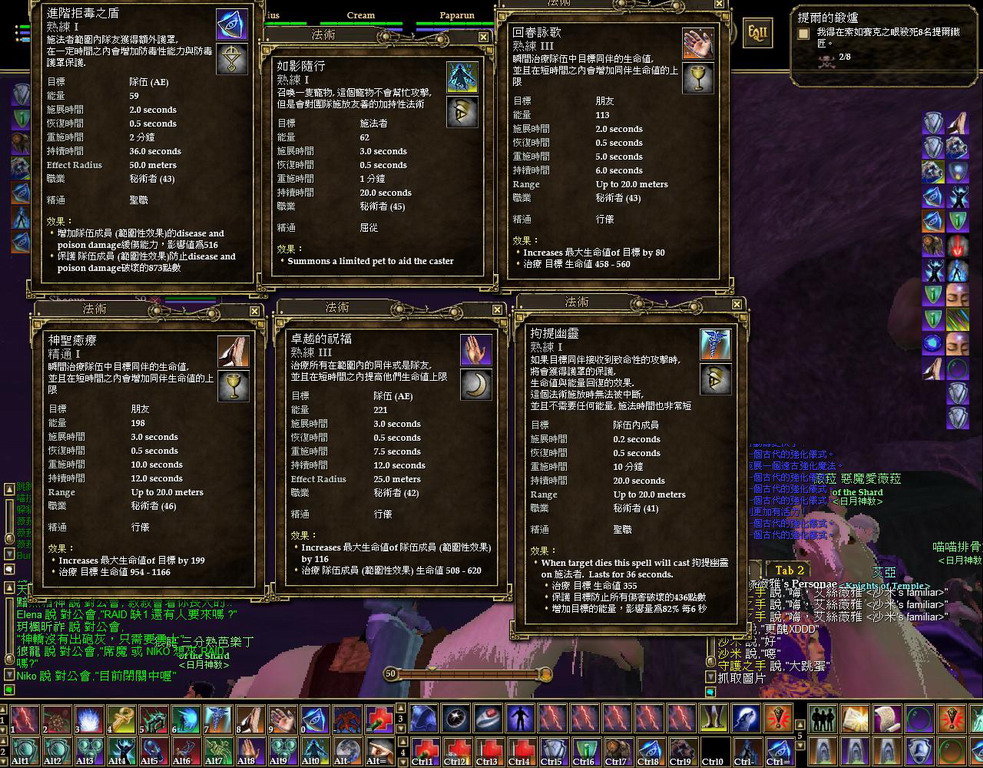
Task: Toggle the 提爾的鍛爐 quest tracker checkbox
Action: click(x=803, y=33)
